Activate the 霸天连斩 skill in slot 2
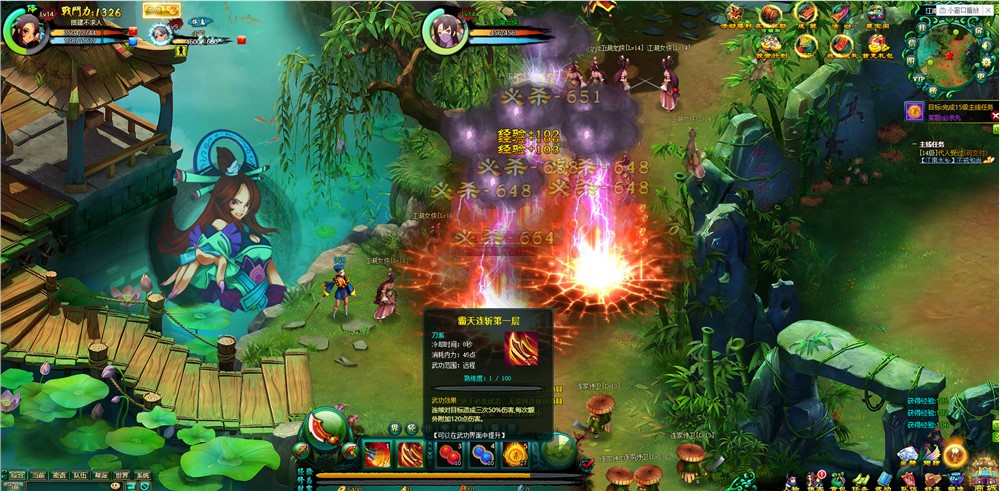The width and height of the screenshot is (1000, 491). point(411,455)
